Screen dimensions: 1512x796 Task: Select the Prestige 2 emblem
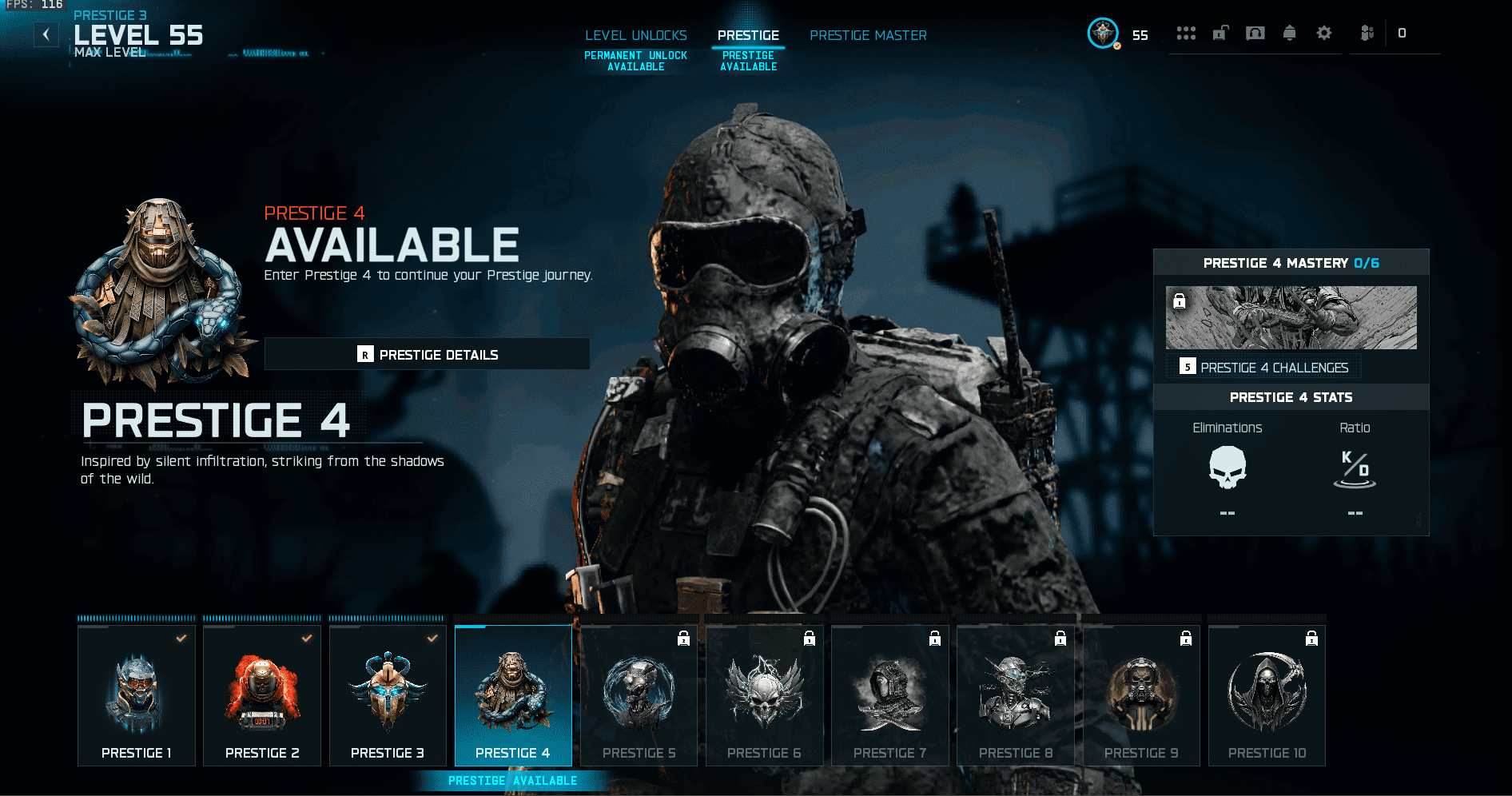261,694
